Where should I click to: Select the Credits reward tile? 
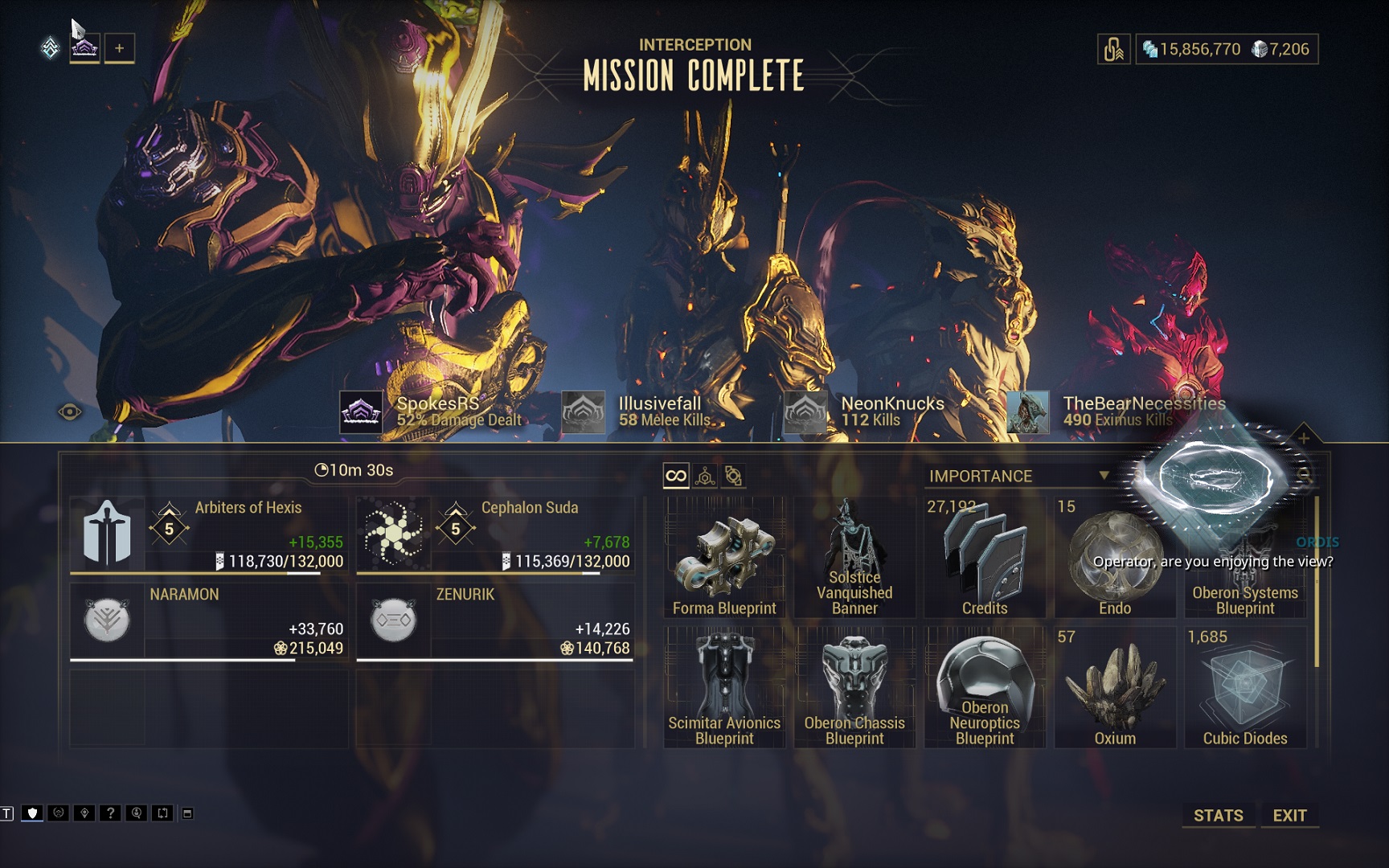(x=985, y=558)
